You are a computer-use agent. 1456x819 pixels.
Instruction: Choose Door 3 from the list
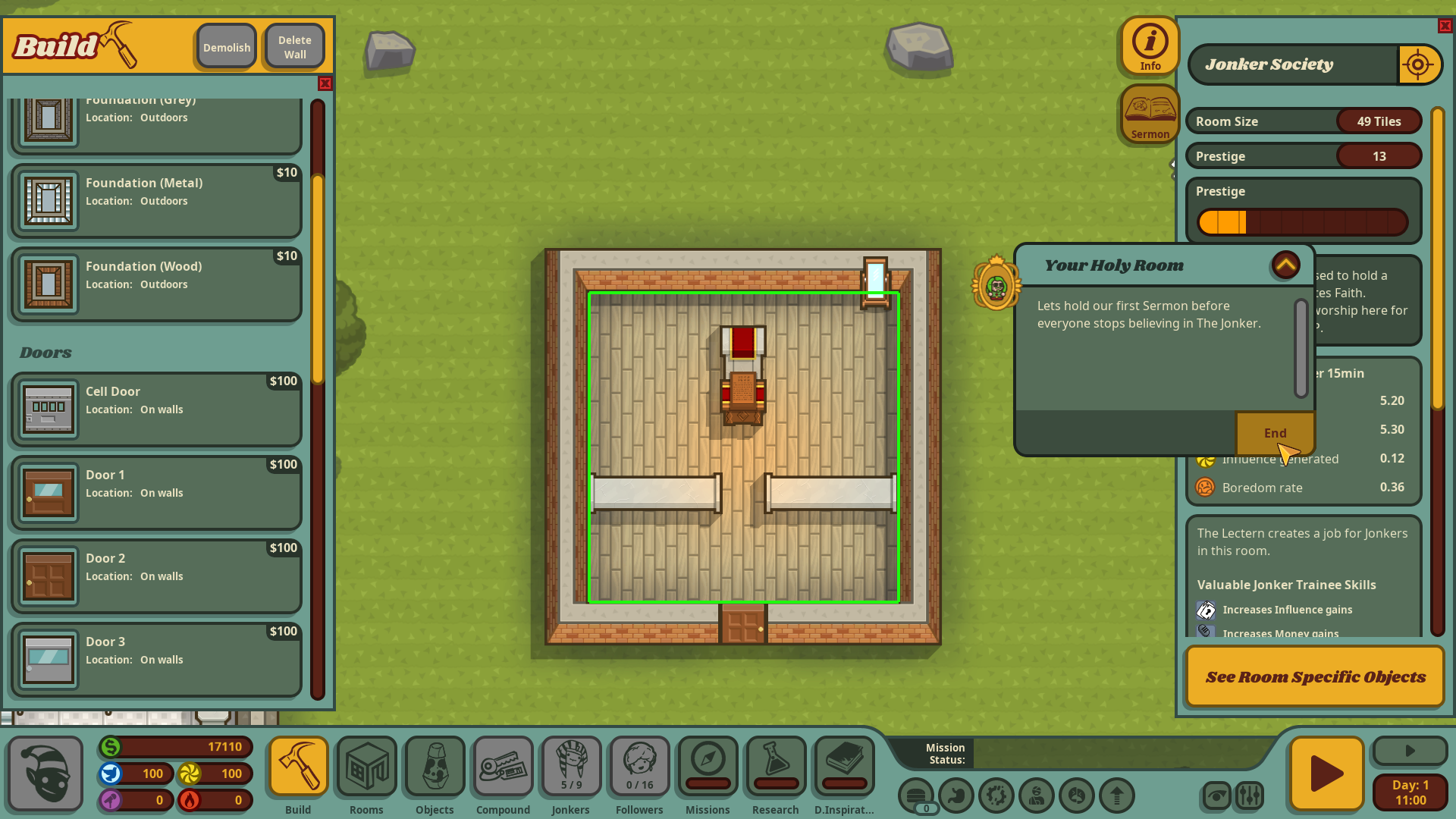point(156,659)
